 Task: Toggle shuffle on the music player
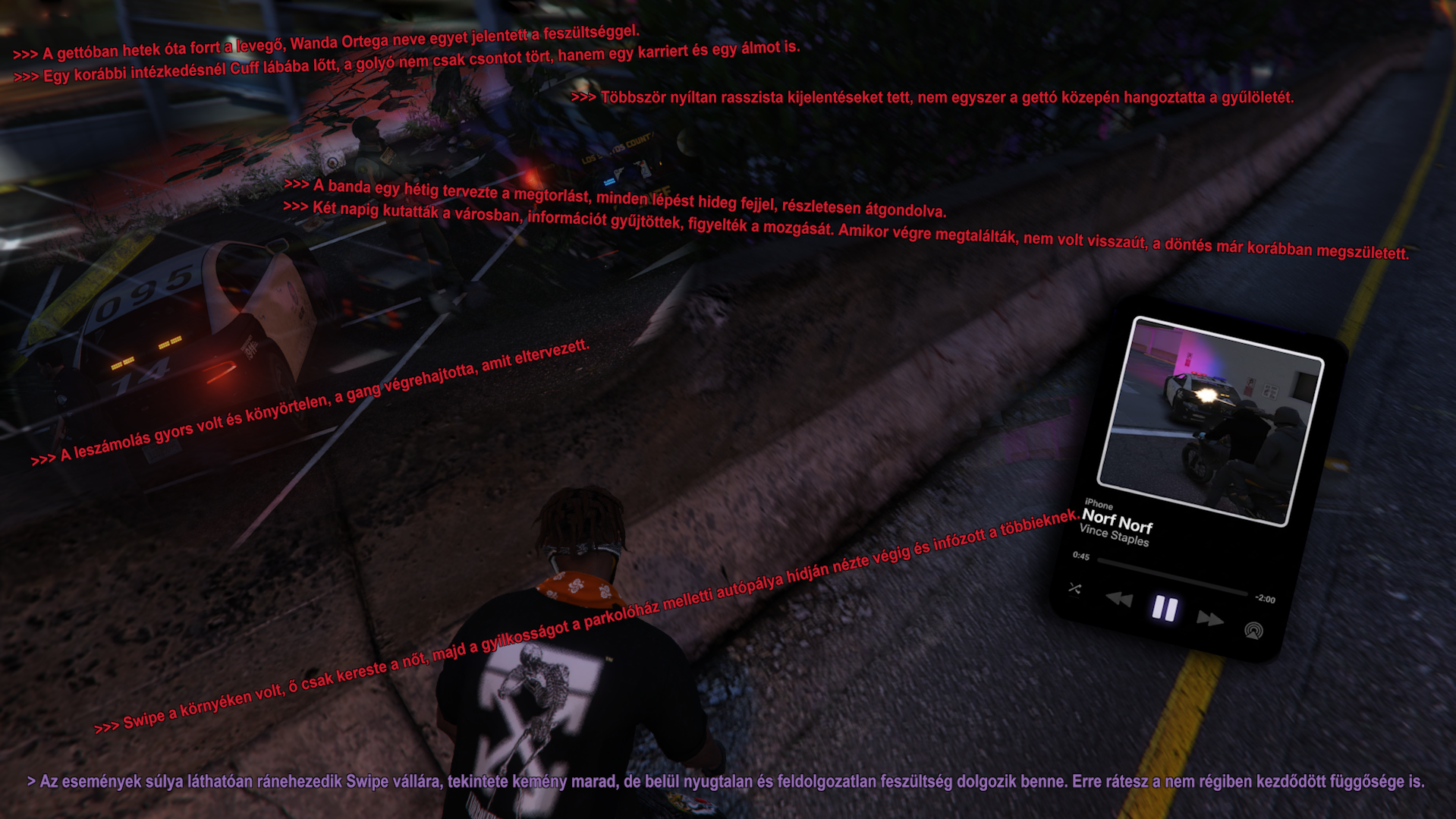point(1075,588)
